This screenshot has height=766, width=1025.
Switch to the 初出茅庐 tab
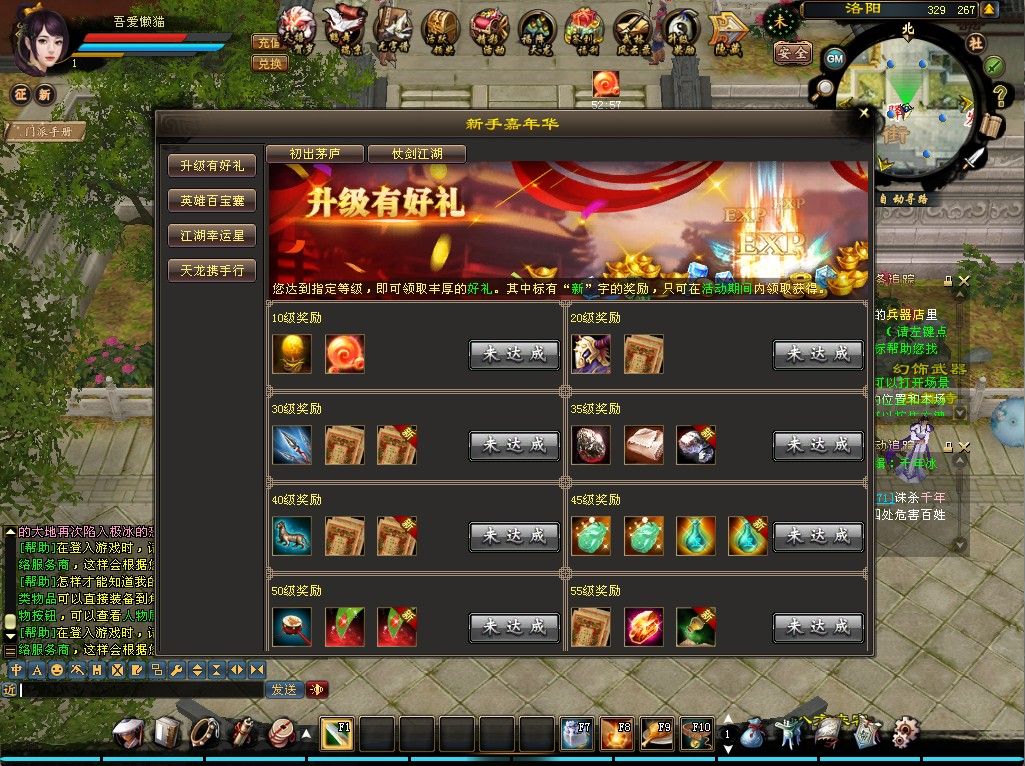(x=315, y=154)
